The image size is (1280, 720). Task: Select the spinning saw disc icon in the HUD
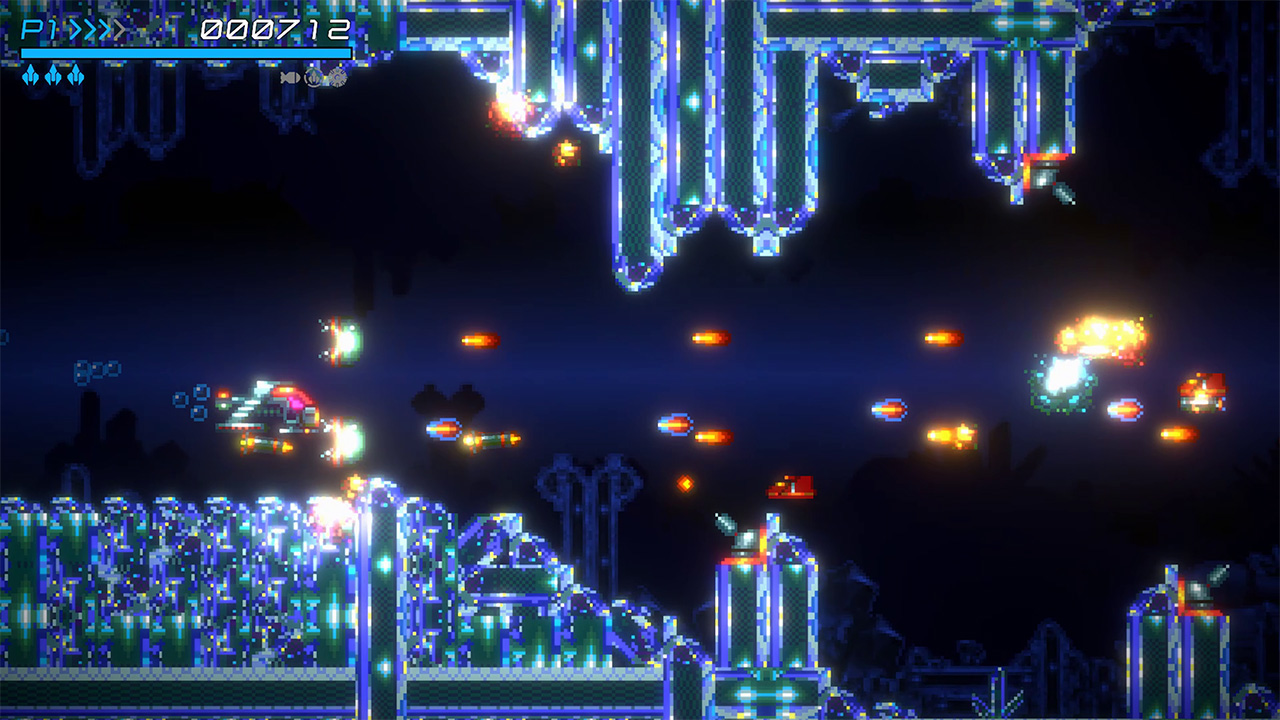pyautogui.click(x=335, y=76)
